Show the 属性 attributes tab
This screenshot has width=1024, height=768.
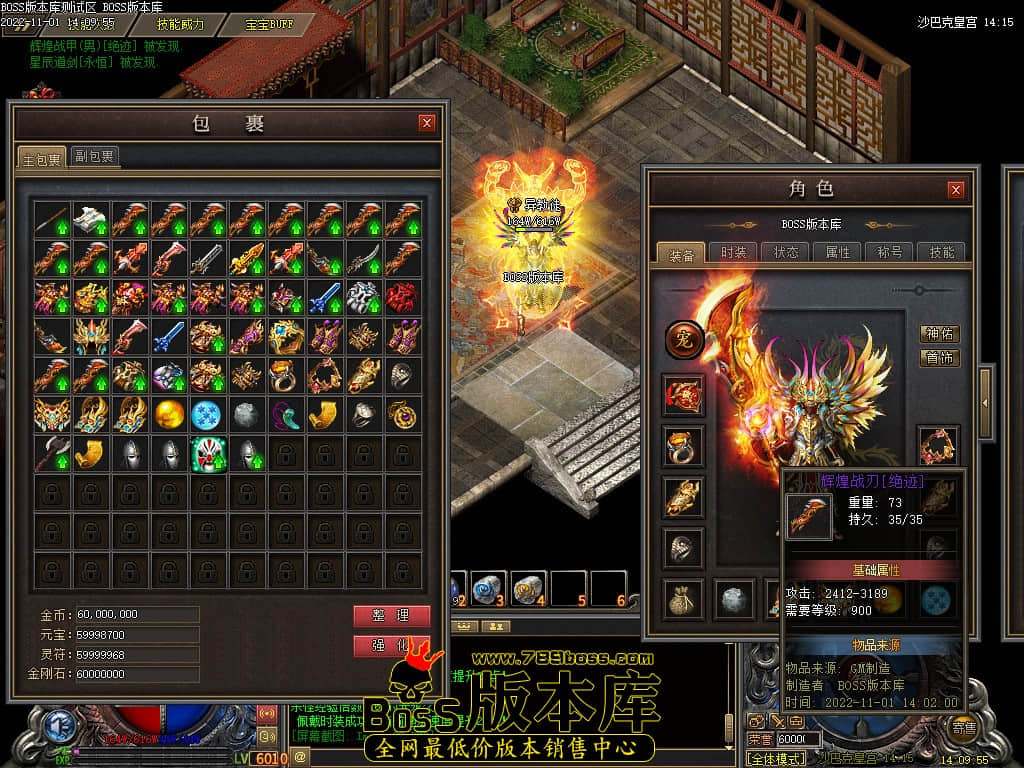click(x=837, y=253)
